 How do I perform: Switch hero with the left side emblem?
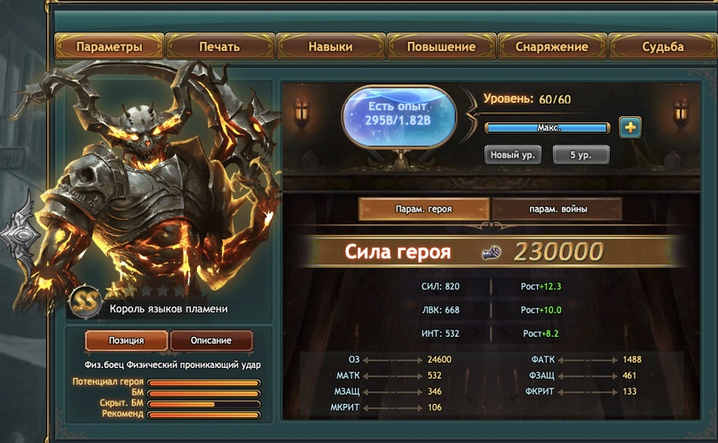coord(20,234)
